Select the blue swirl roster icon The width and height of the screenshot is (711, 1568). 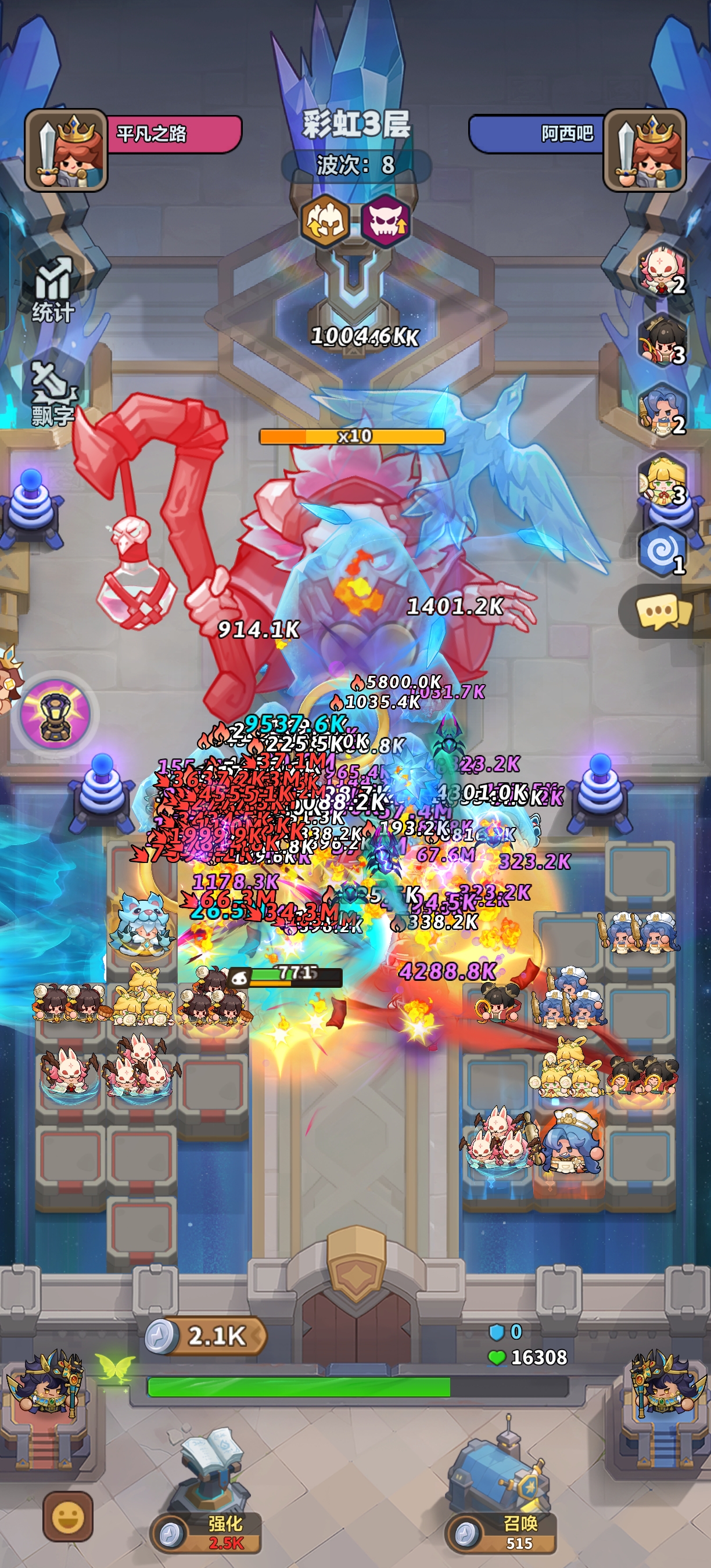[x=662, y=551]
